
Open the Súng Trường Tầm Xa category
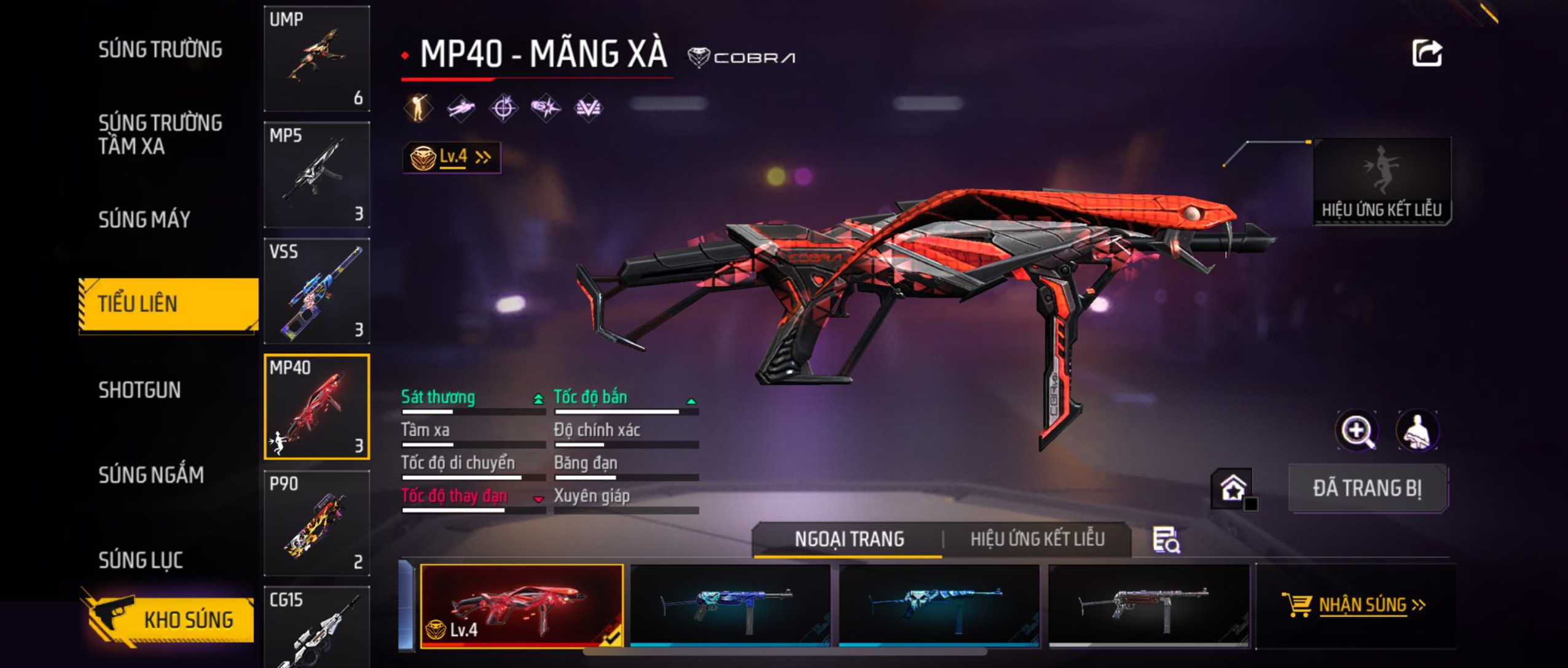click(160, 134)
